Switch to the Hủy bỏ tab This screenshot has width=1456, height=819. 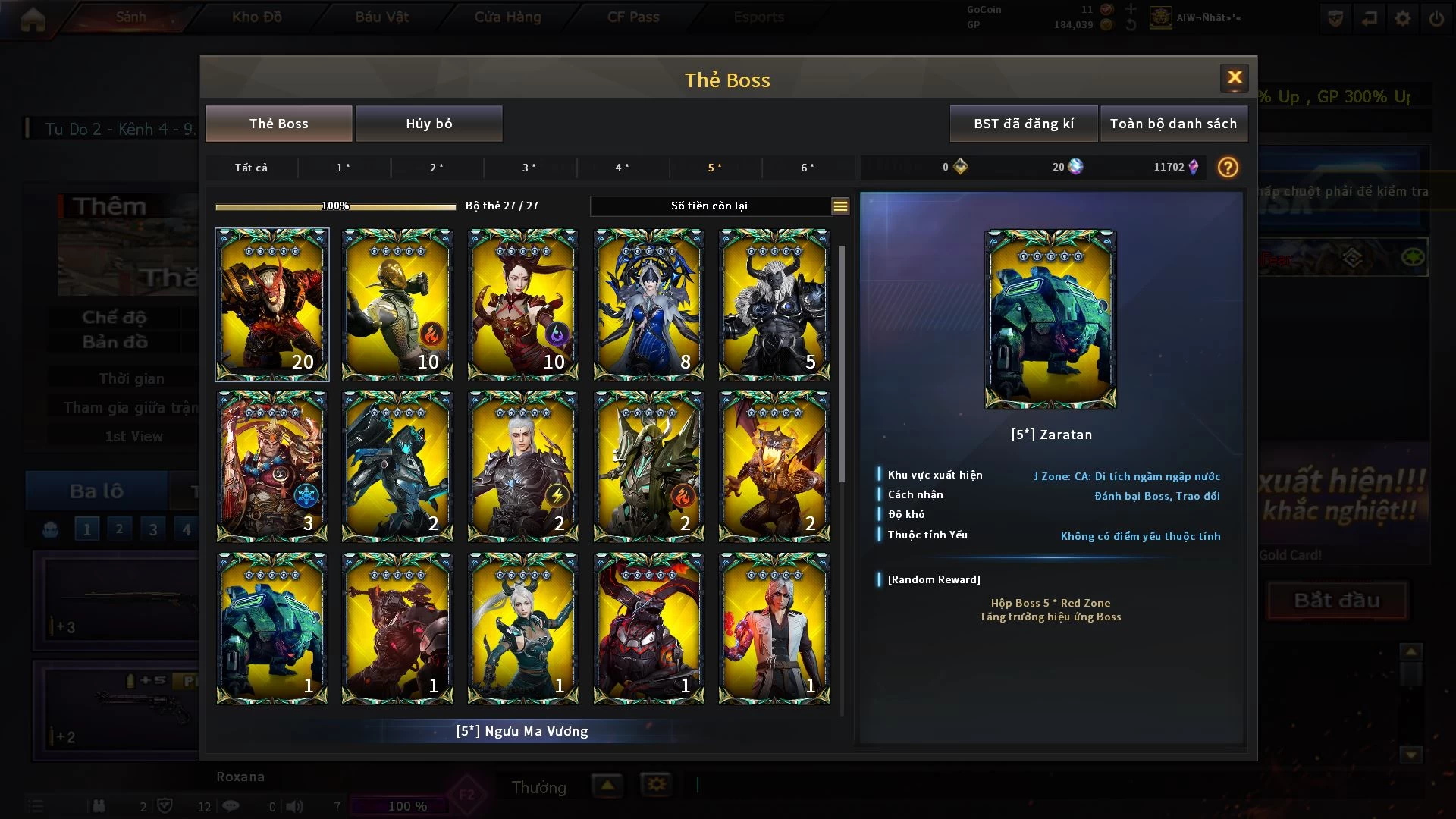pos(428,124)
